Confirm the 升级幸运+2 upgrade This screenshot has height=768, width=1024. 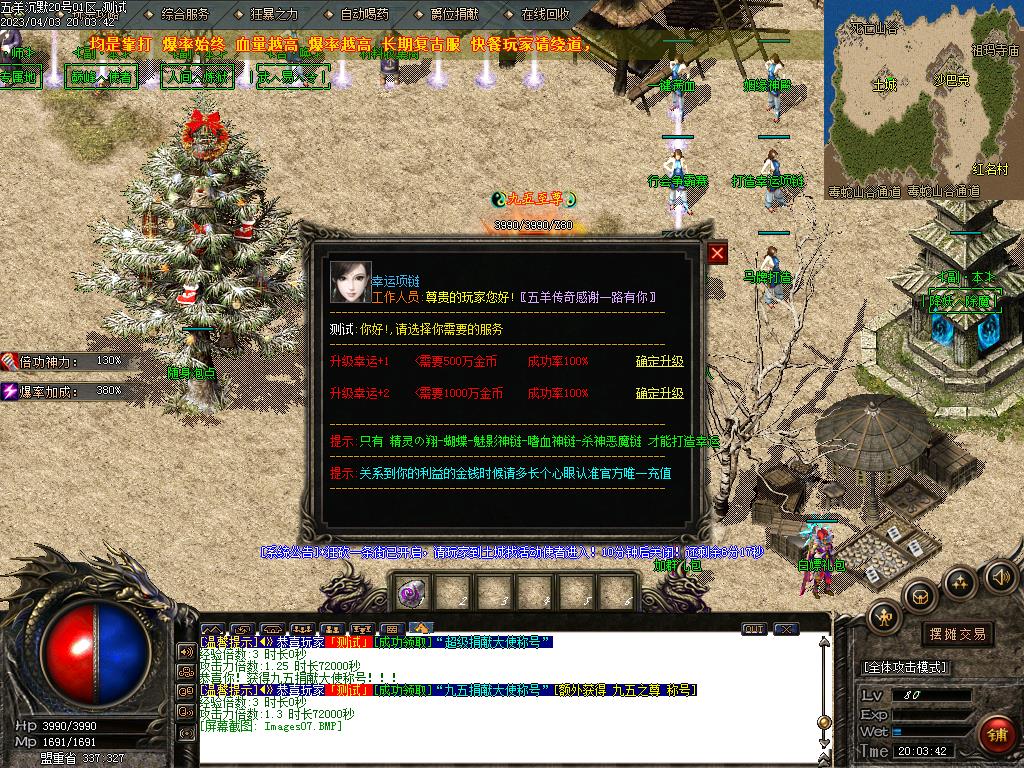(659, 393)
